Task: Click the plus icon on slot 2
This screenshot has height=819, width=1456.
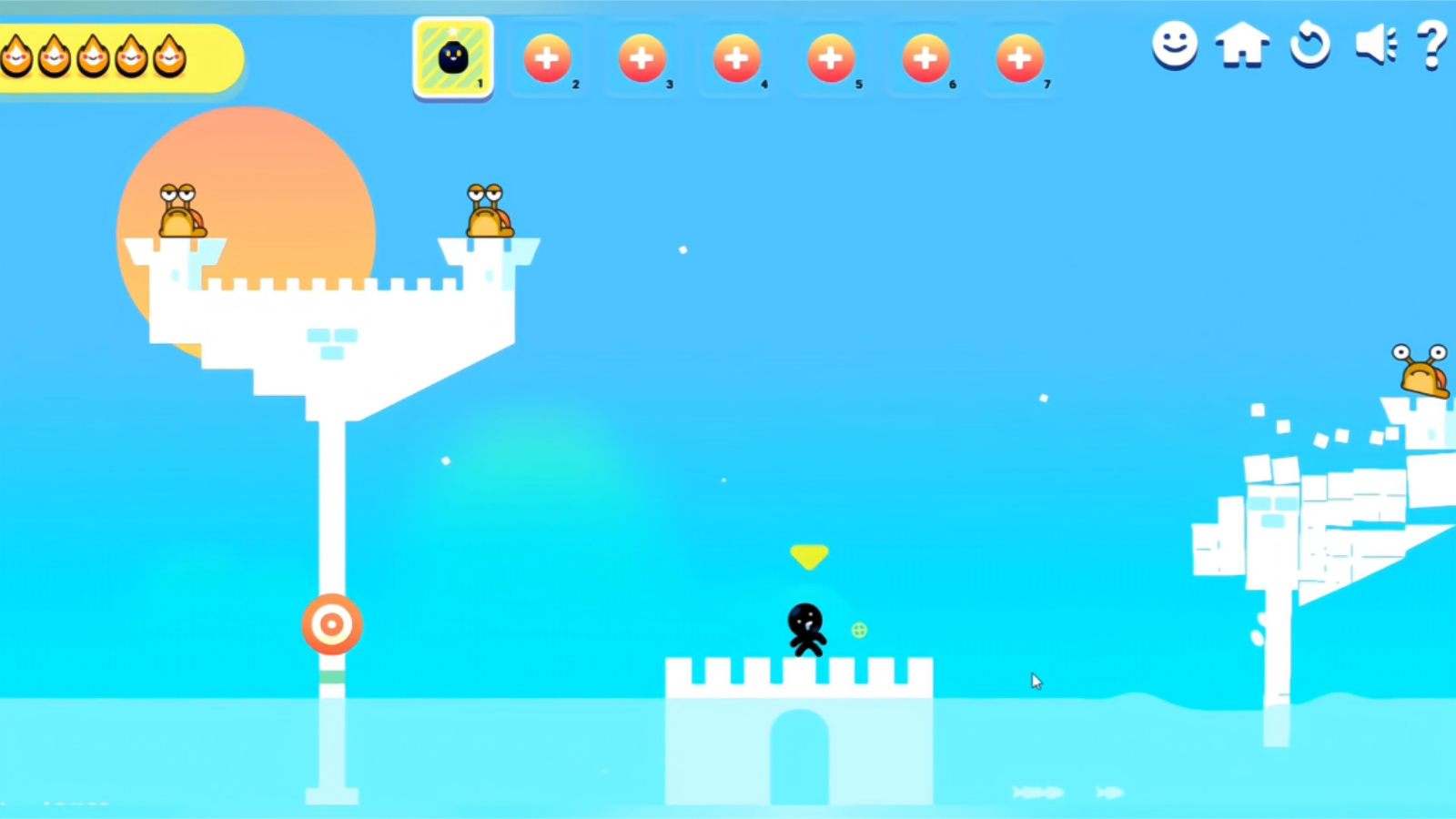Action: point(547,57)
